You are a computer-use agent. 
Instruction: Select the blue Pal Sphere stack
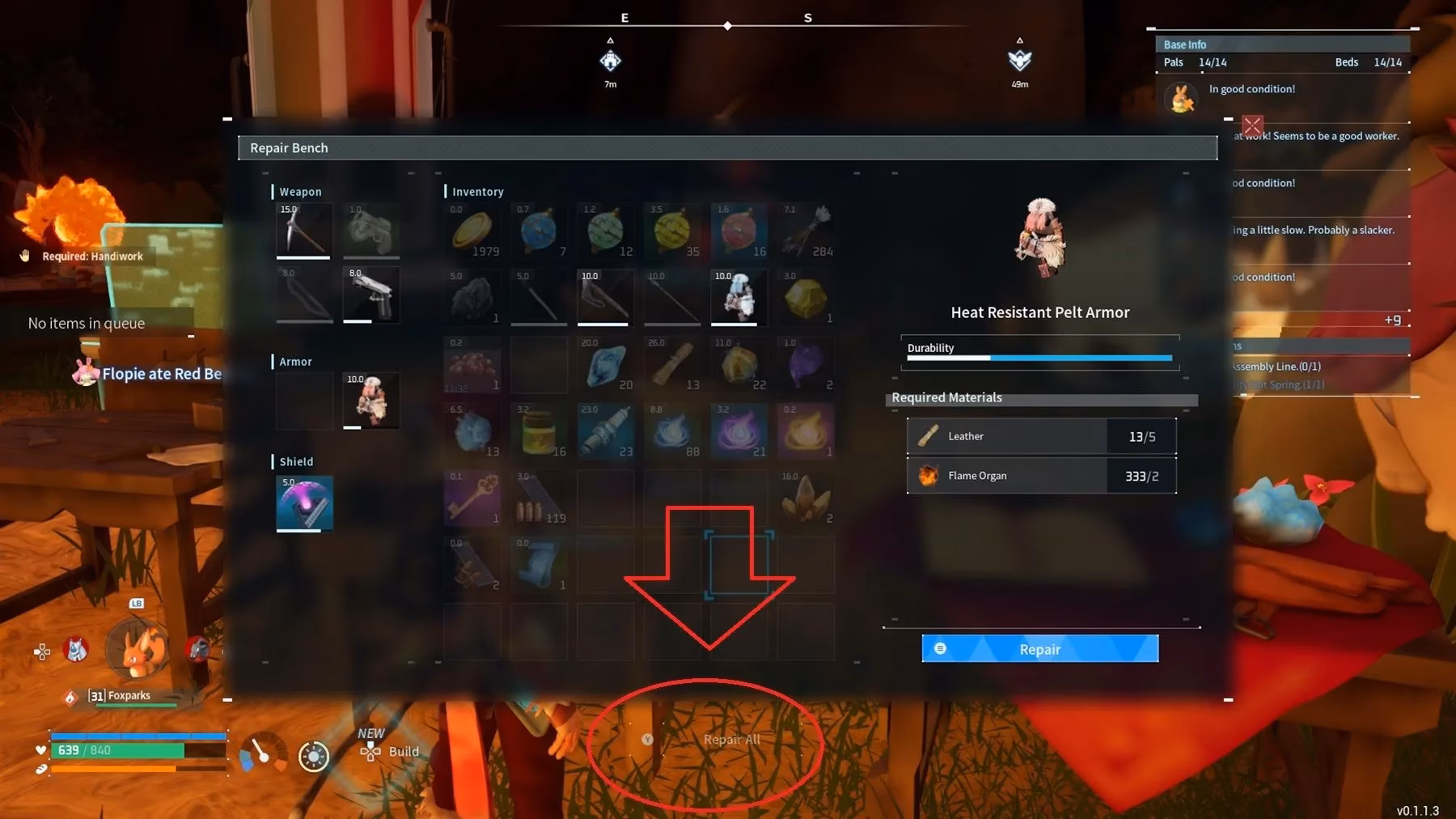[540, 231]
